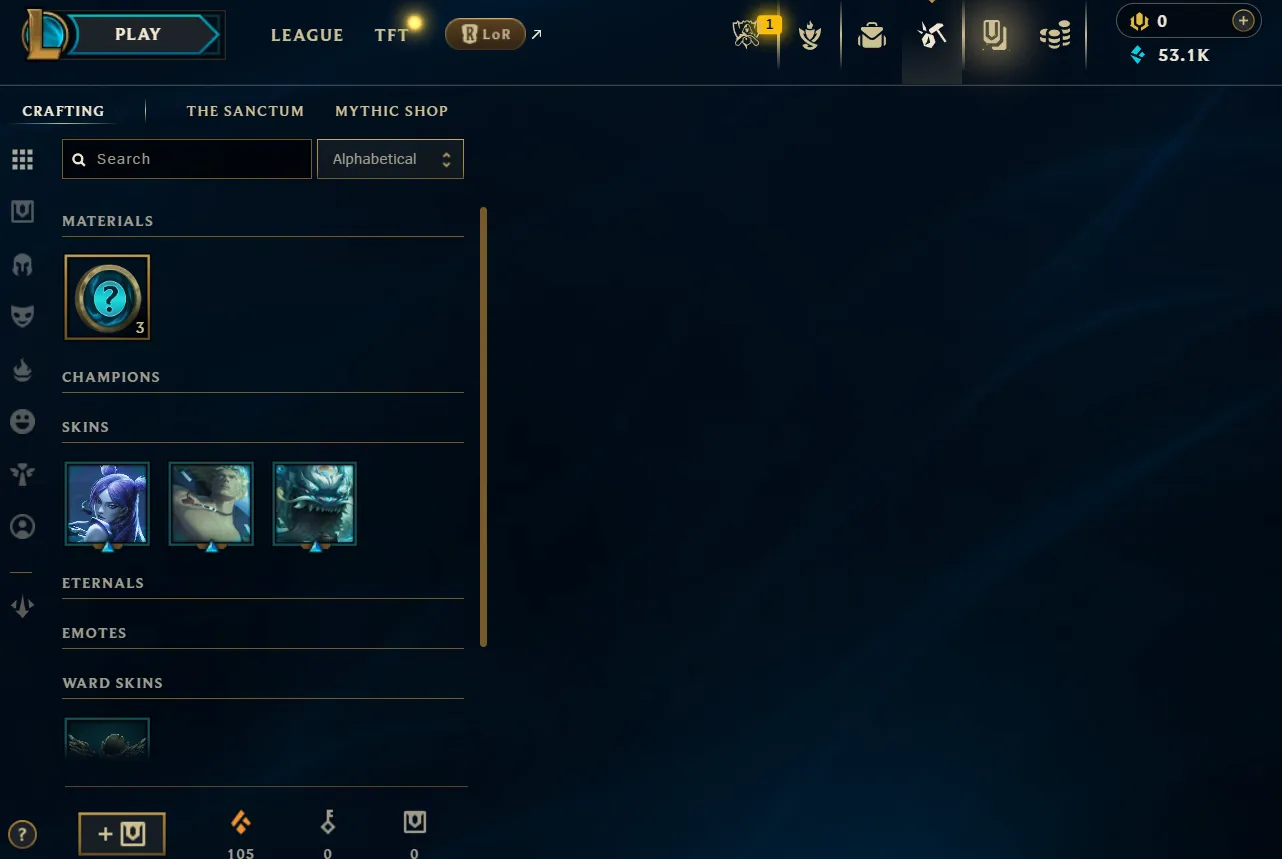Open the MYTHIC SHOP tab
This screenshot has height=859, width=1282.
click(391, 111)
